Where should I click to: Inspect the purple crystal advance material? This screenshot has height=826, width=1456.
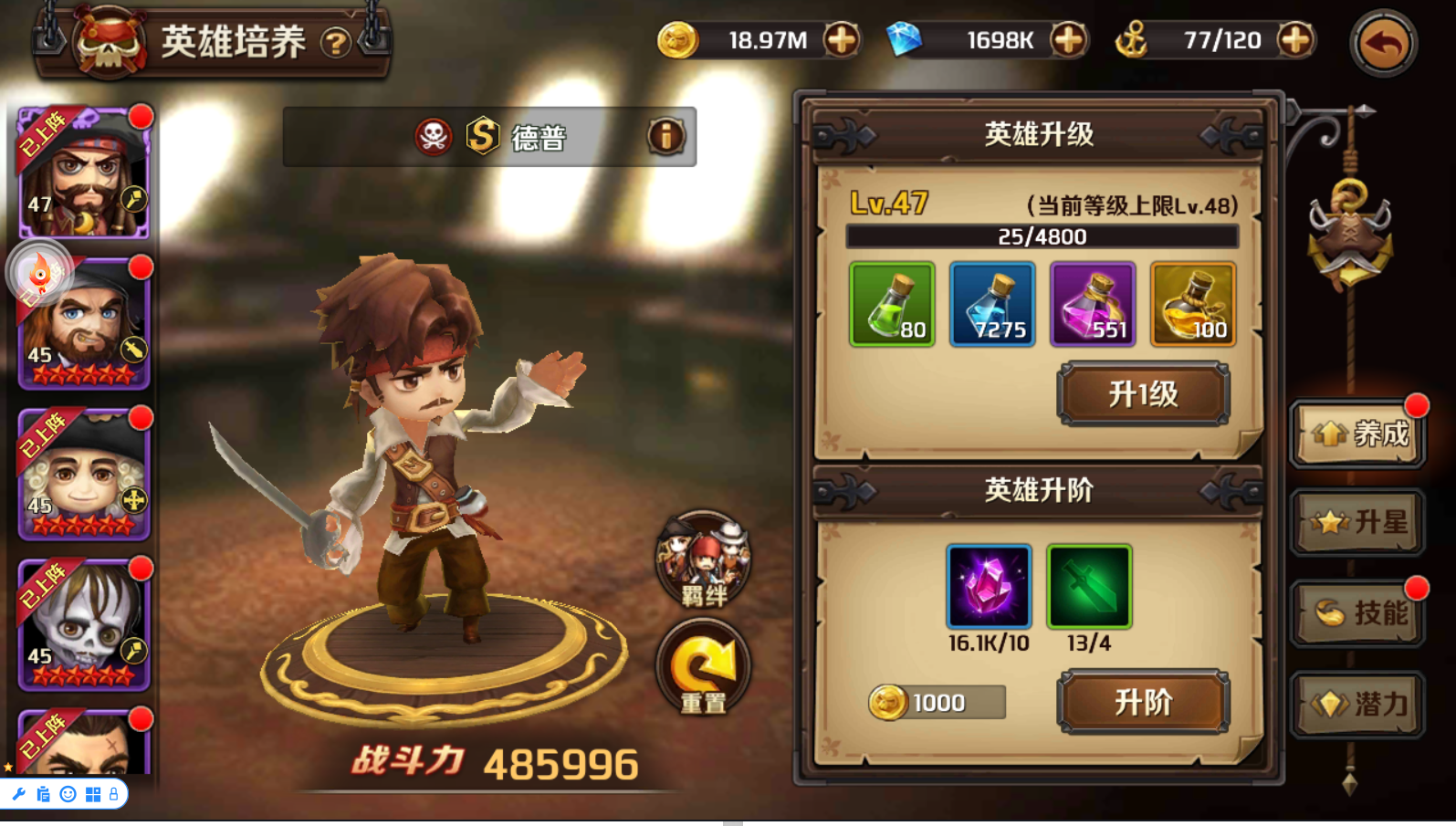tap(989, 587)
